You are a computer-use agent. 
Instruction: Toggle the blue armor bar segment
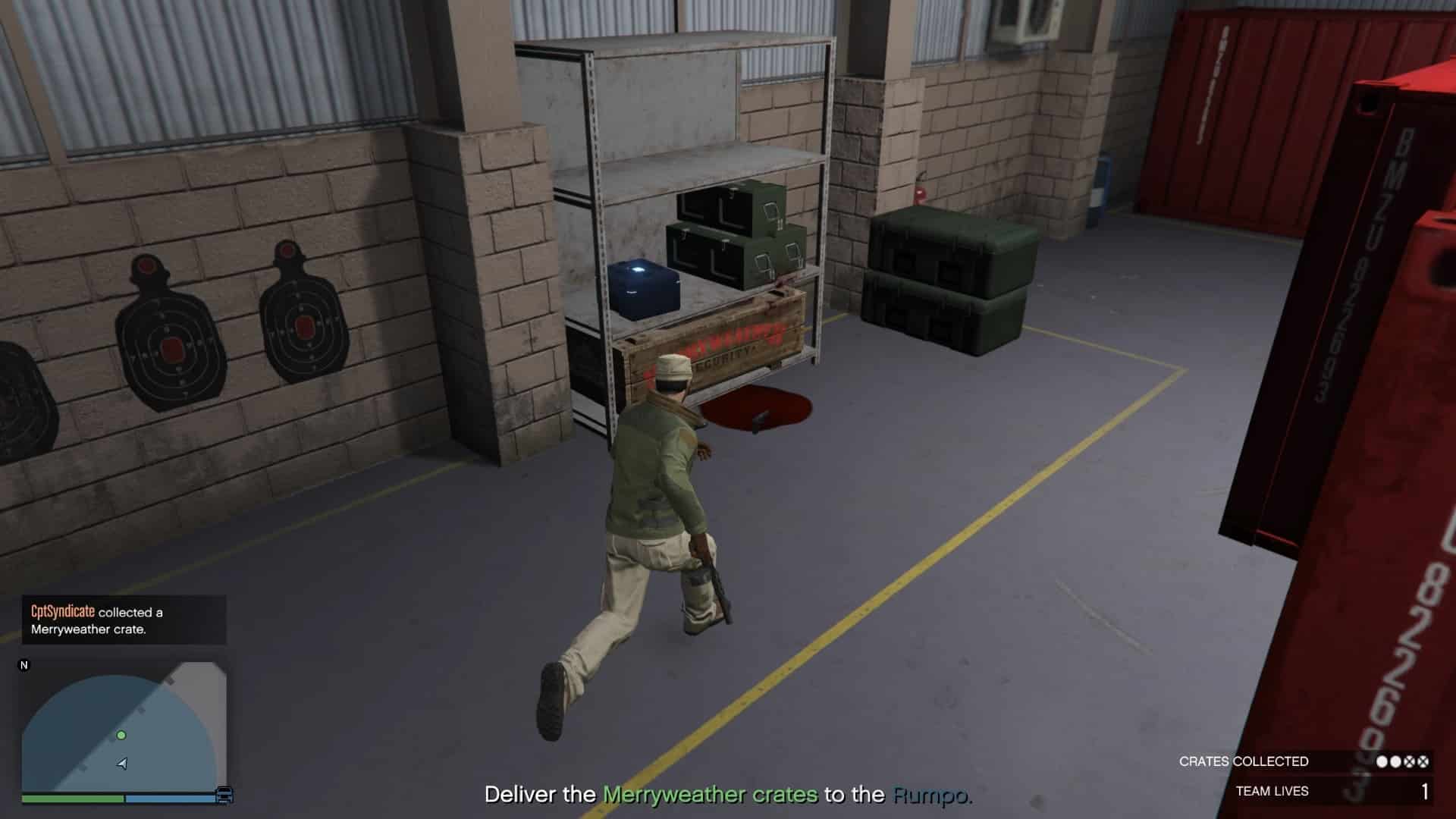tap(170, 798)
